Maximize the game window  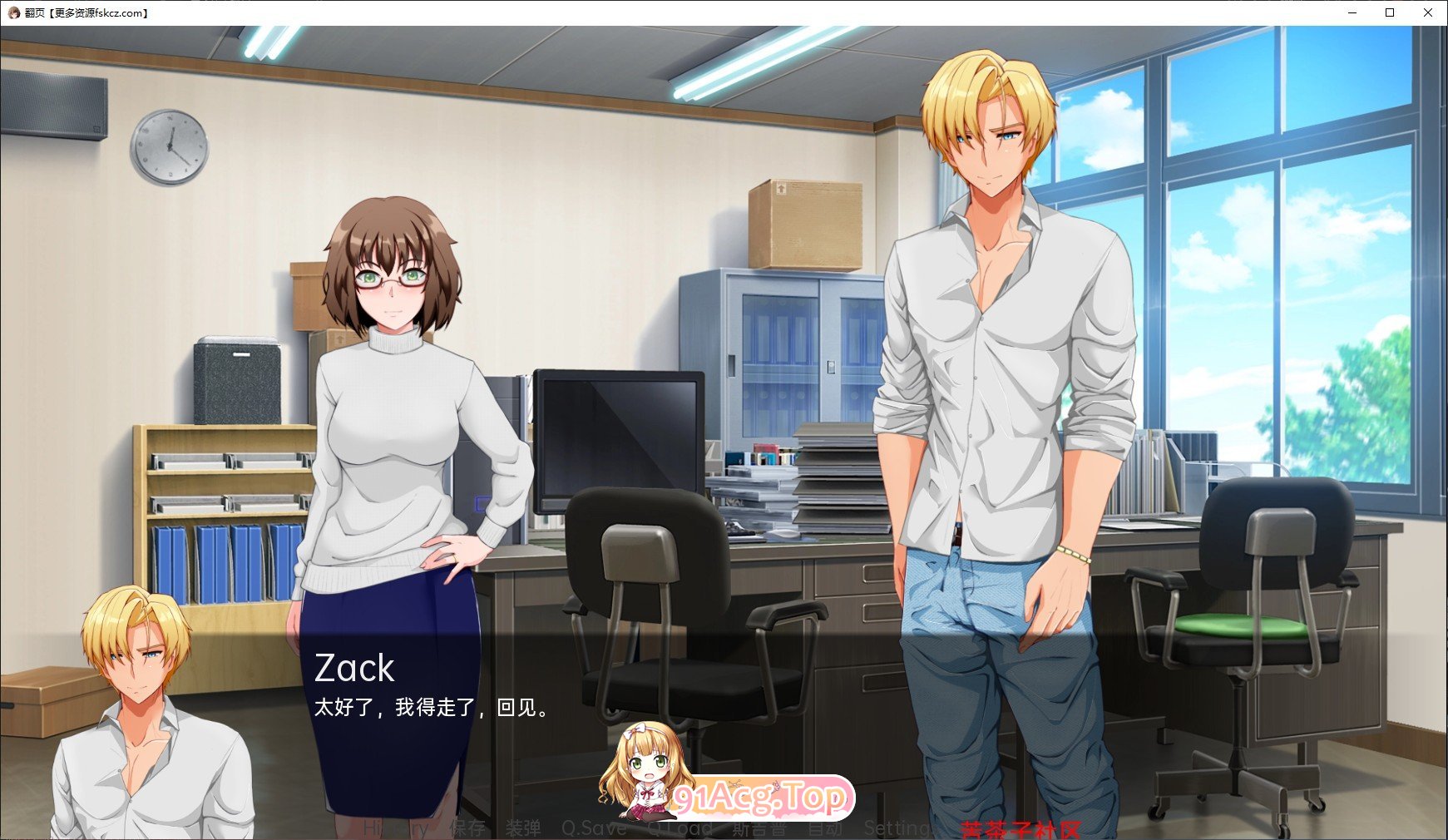[1389, 13]
